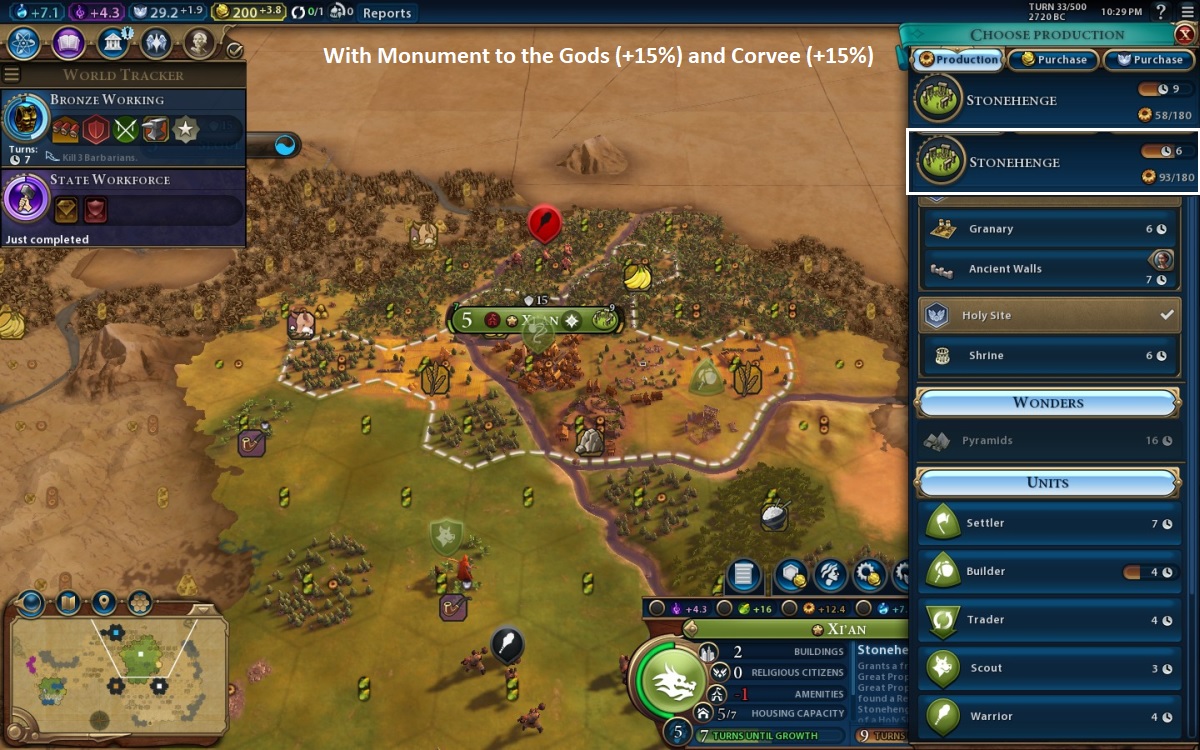Collapse the Wonders section header
This screenshot has height=750, width=1200.
(1047, 403)
